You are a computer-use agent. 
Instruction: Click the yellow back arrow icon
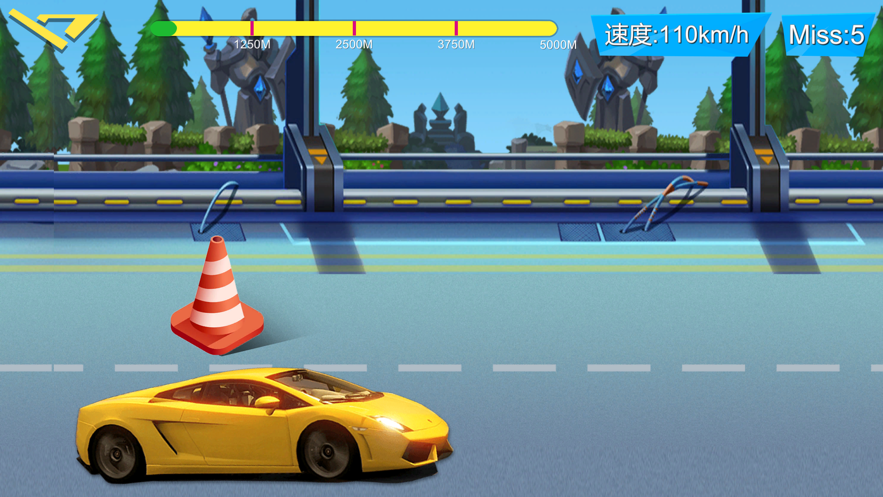pos(50,28)
